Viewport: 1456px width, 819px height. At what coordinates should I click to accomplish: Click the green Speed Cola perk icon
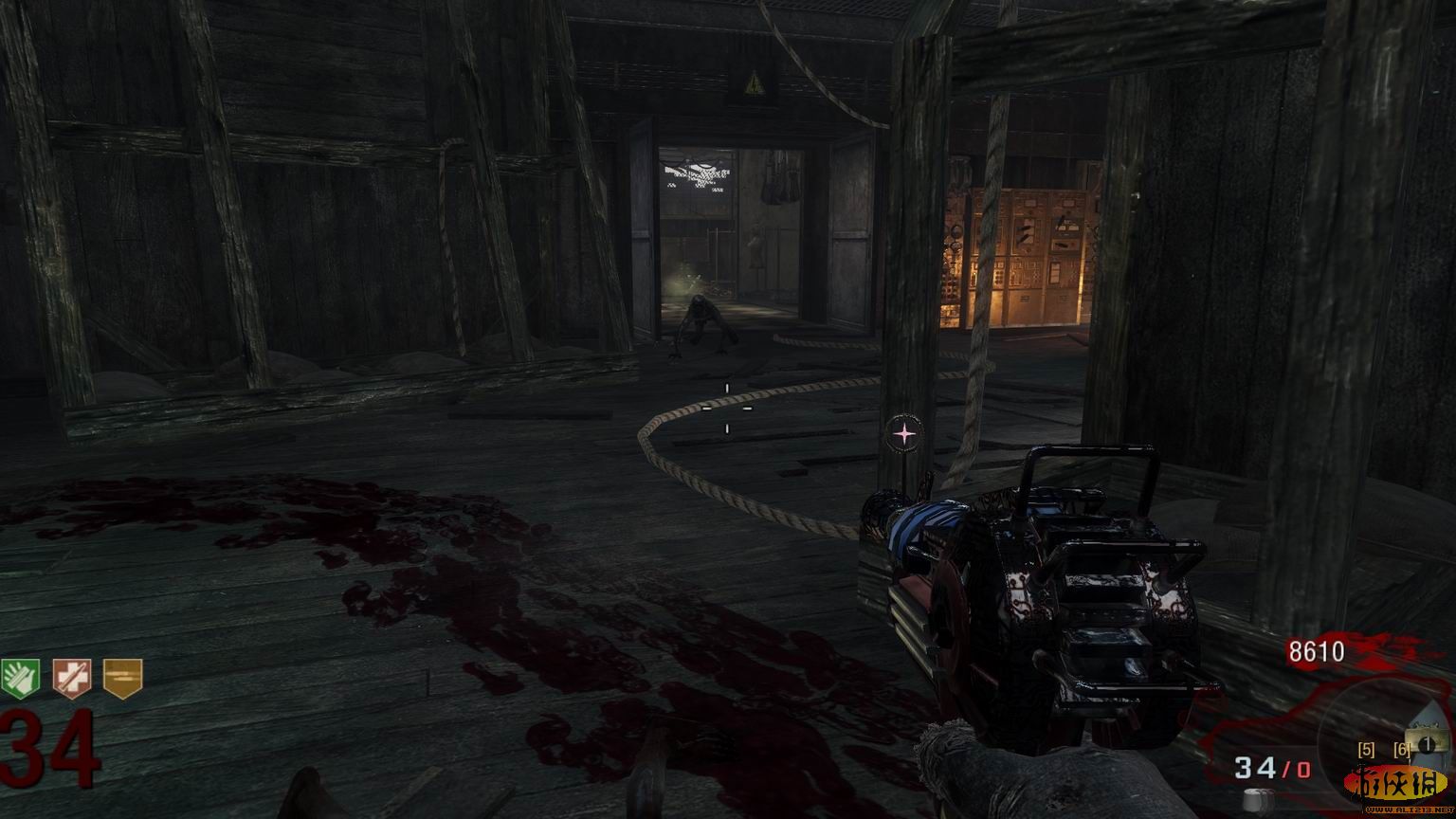coord(21,679)
